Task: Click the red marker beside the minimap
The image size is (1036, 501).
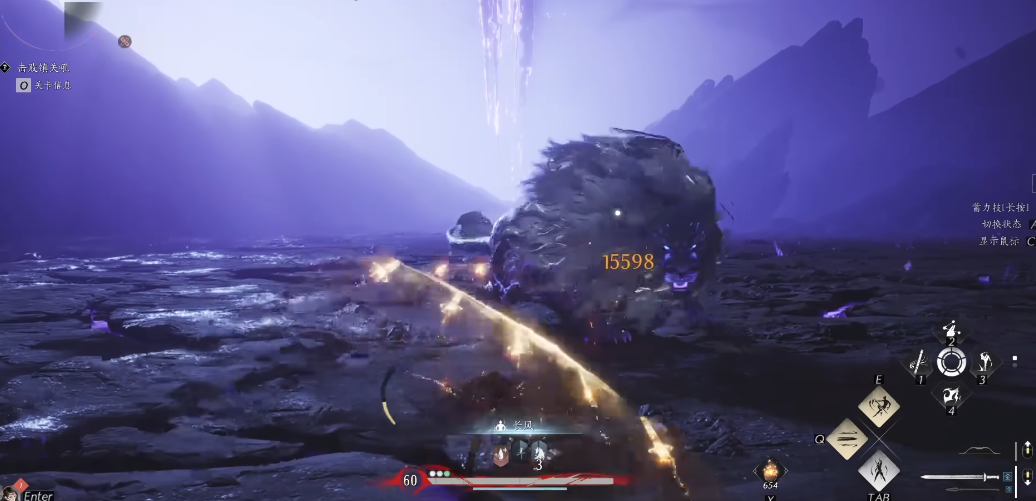Action: pos(125,41)
